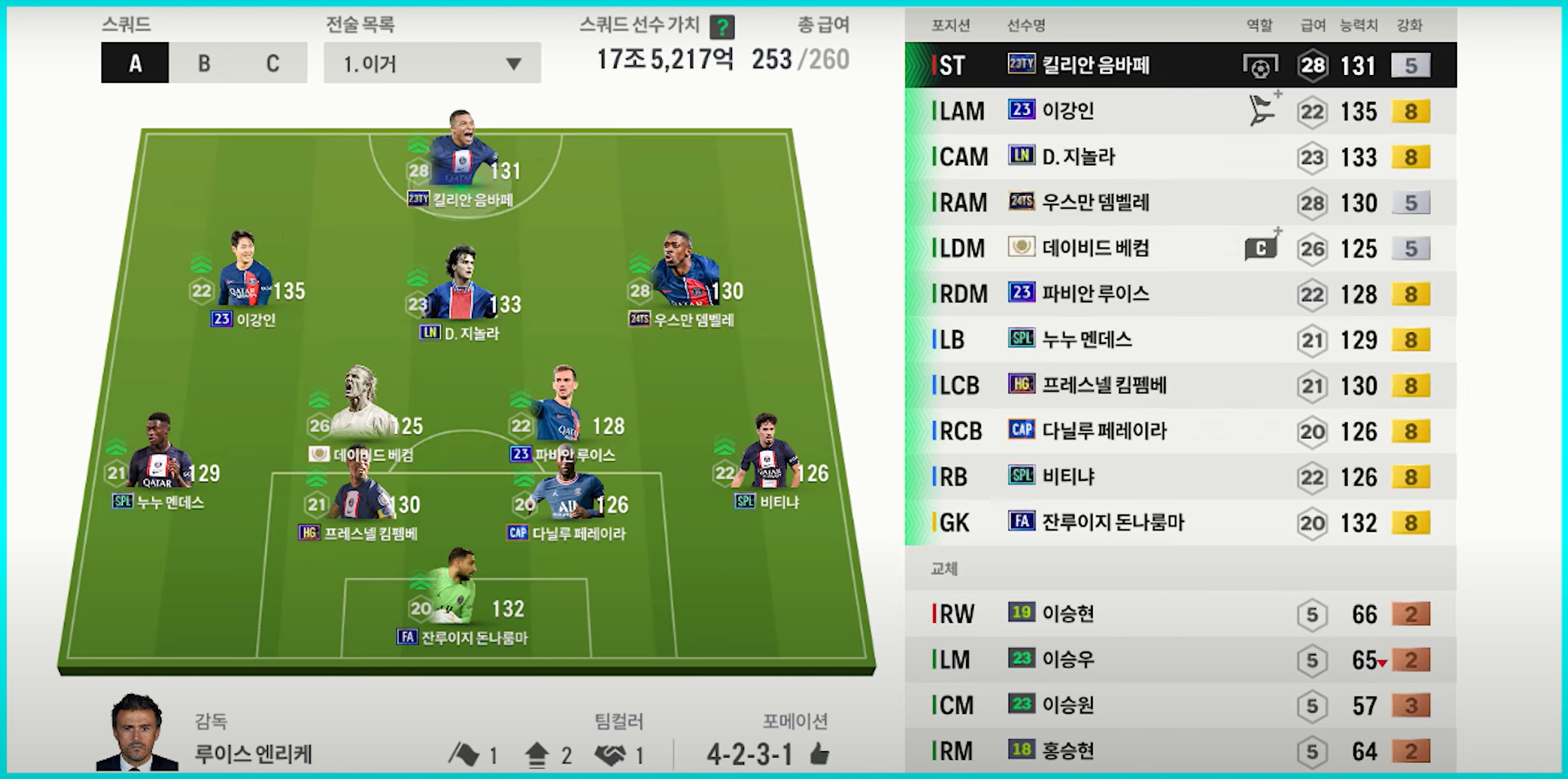Select Kylian Mbappé ST row in list
1568x779 pixels.
tap(1179, 65)
